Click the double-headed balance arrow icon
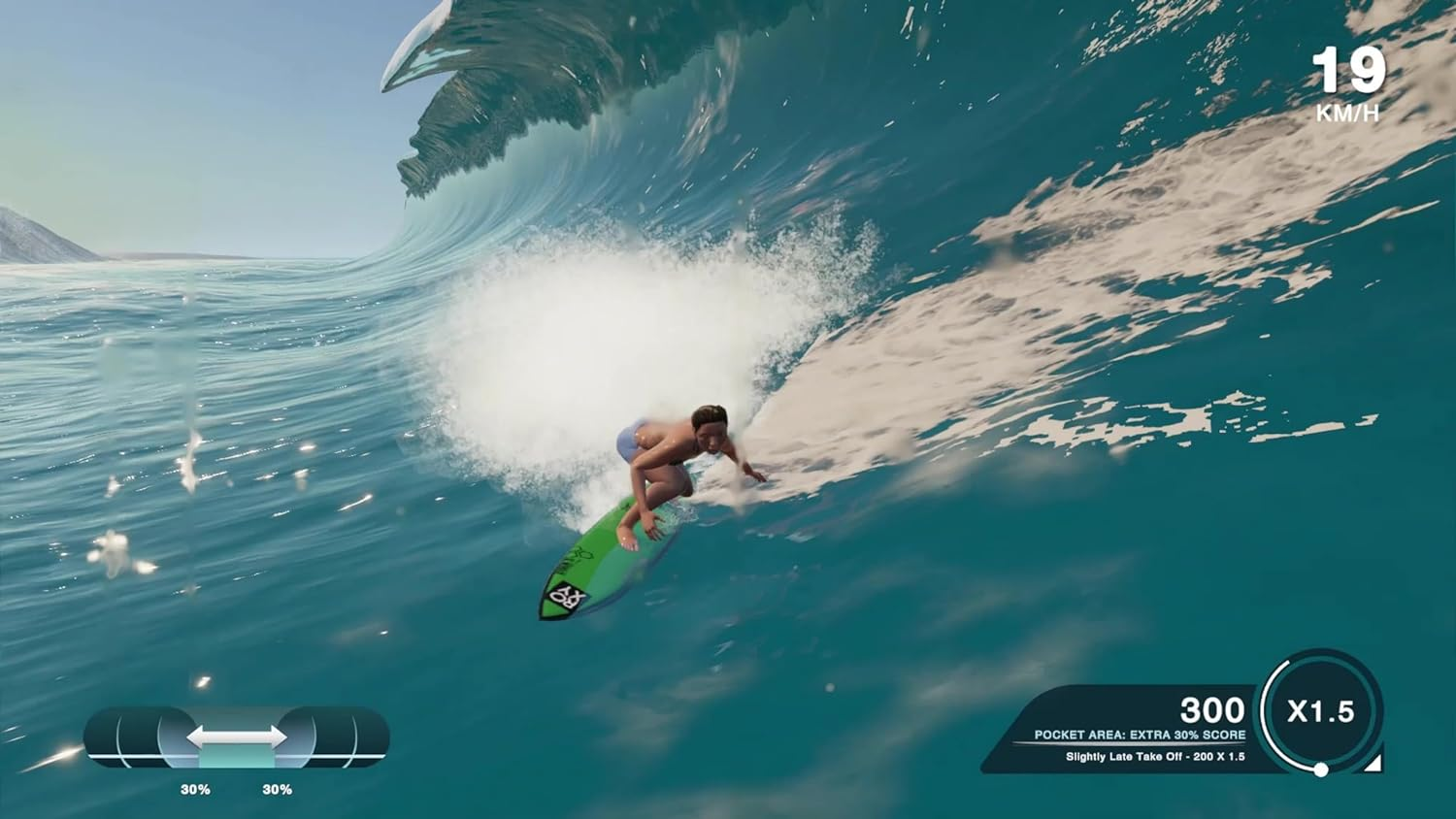The height and width of the screenshot is (819, 1456). (235, 735)
